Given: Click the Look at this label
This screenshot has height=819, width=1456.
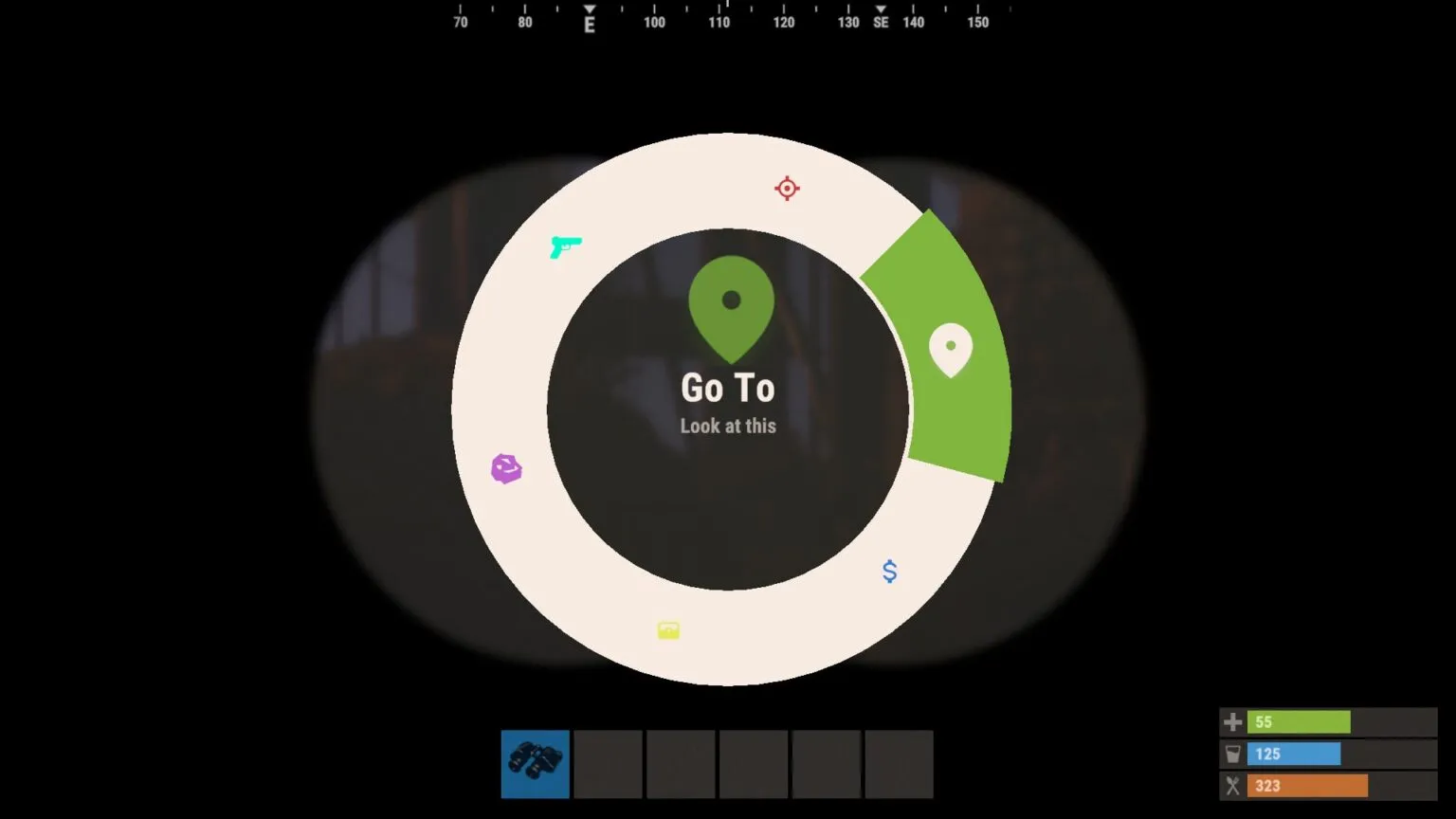Looking at the screenshot, I should coord(728,427).
